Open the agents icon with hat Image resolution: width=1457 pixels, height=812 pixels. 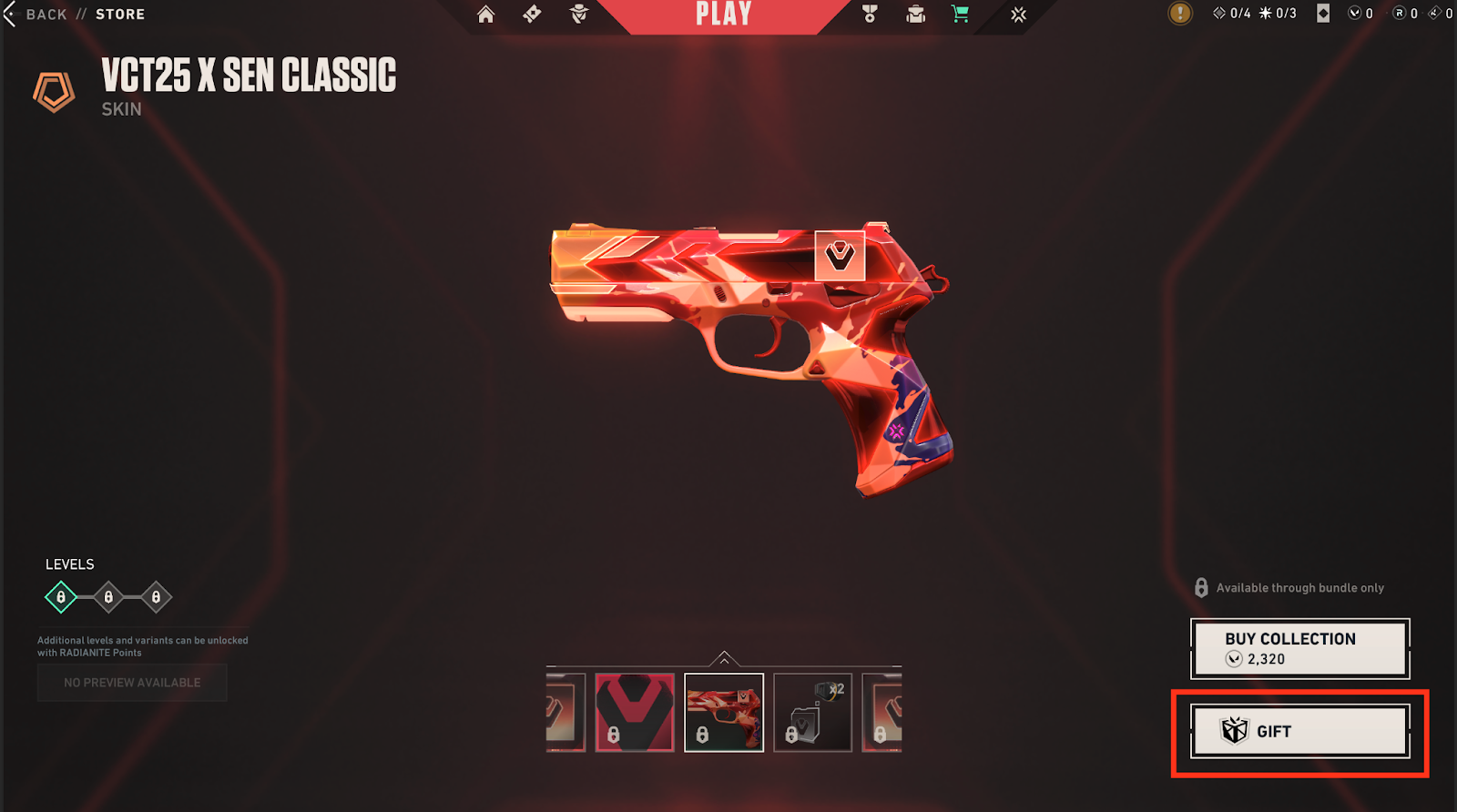coord(579,14)
